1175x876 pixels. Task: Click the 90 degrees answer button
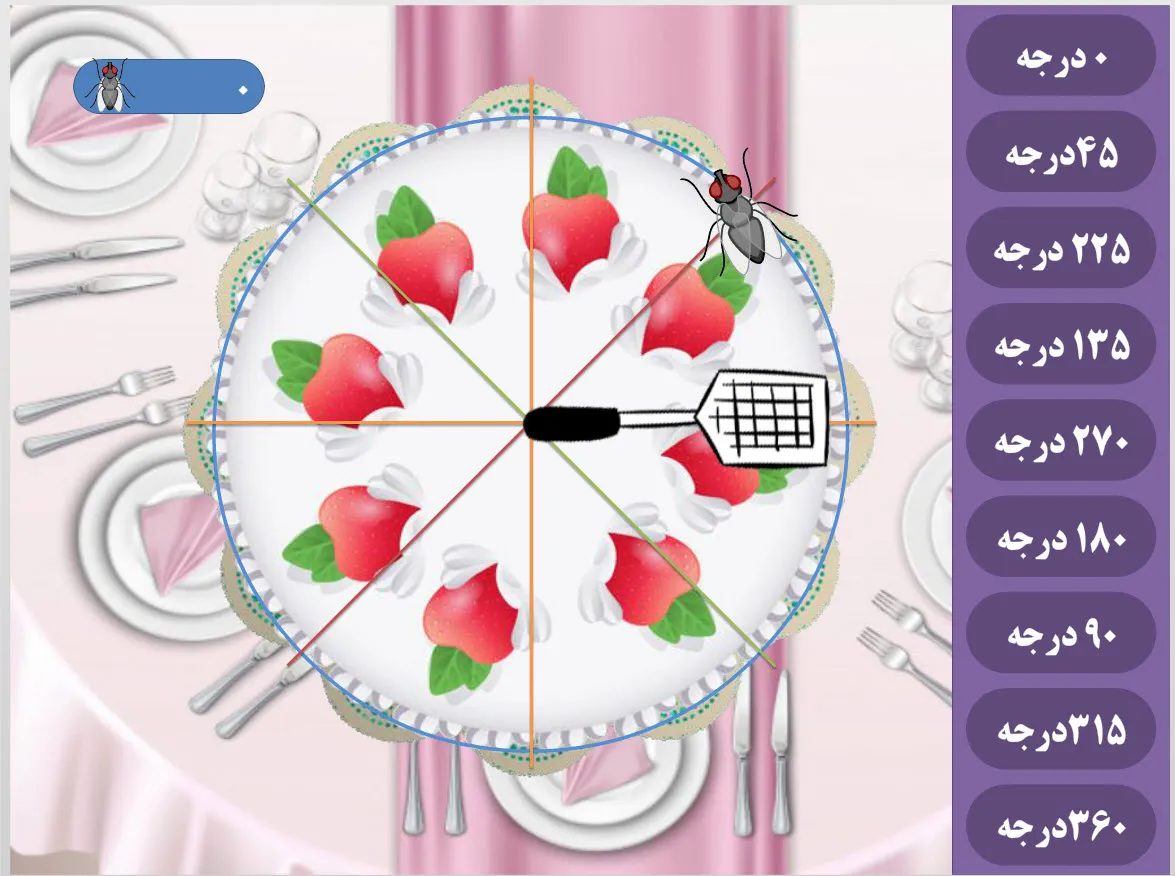point(1061,633)
